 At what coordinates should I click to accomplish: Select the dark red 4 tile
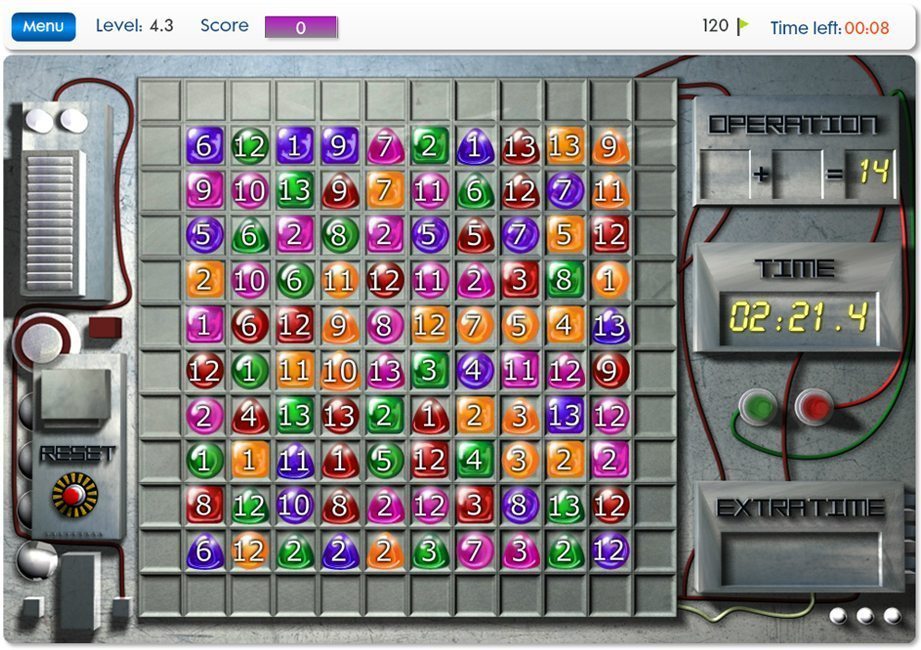[x=249, y=416]
